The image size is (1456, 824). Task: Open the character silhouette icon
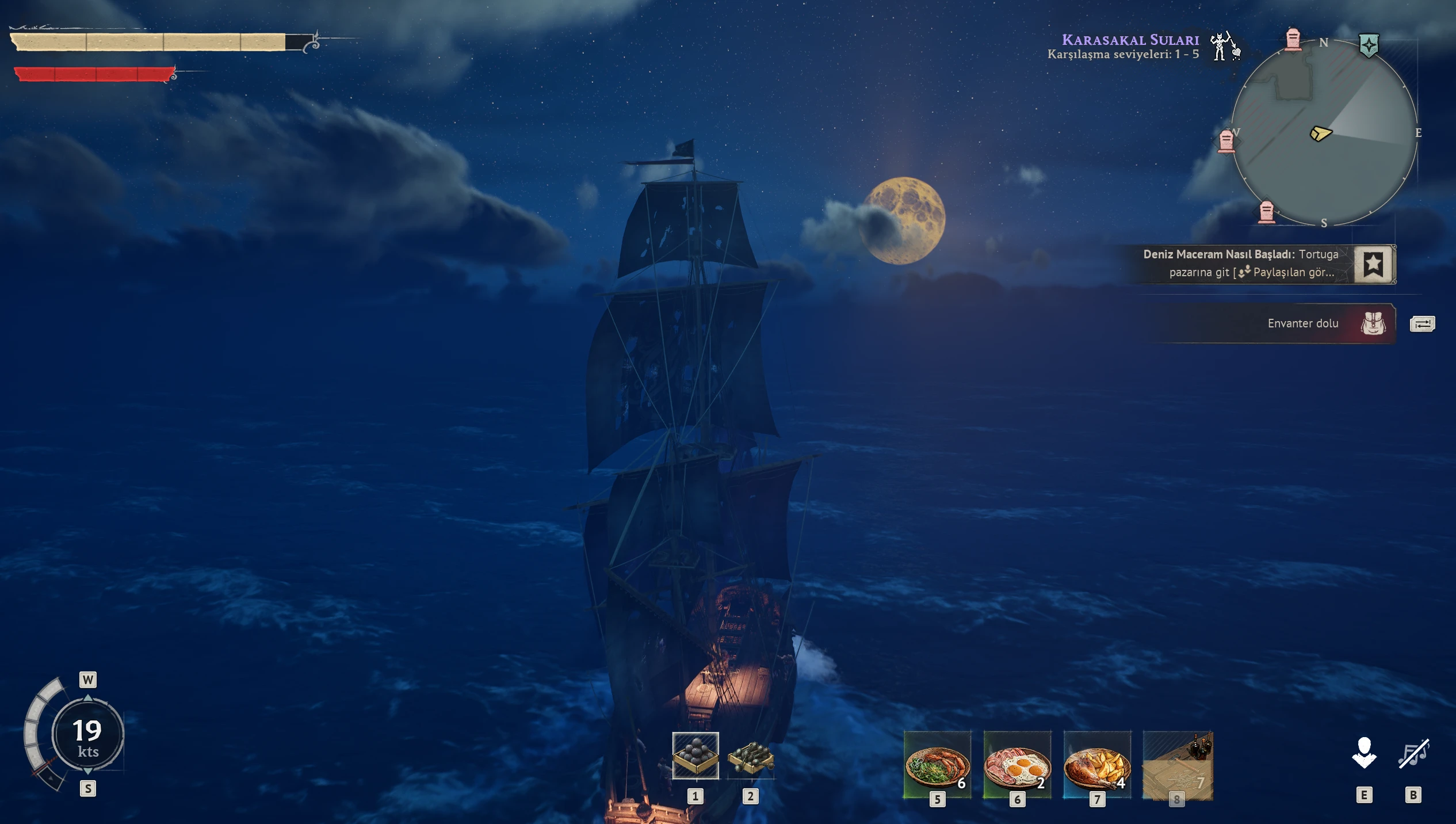1364,753
